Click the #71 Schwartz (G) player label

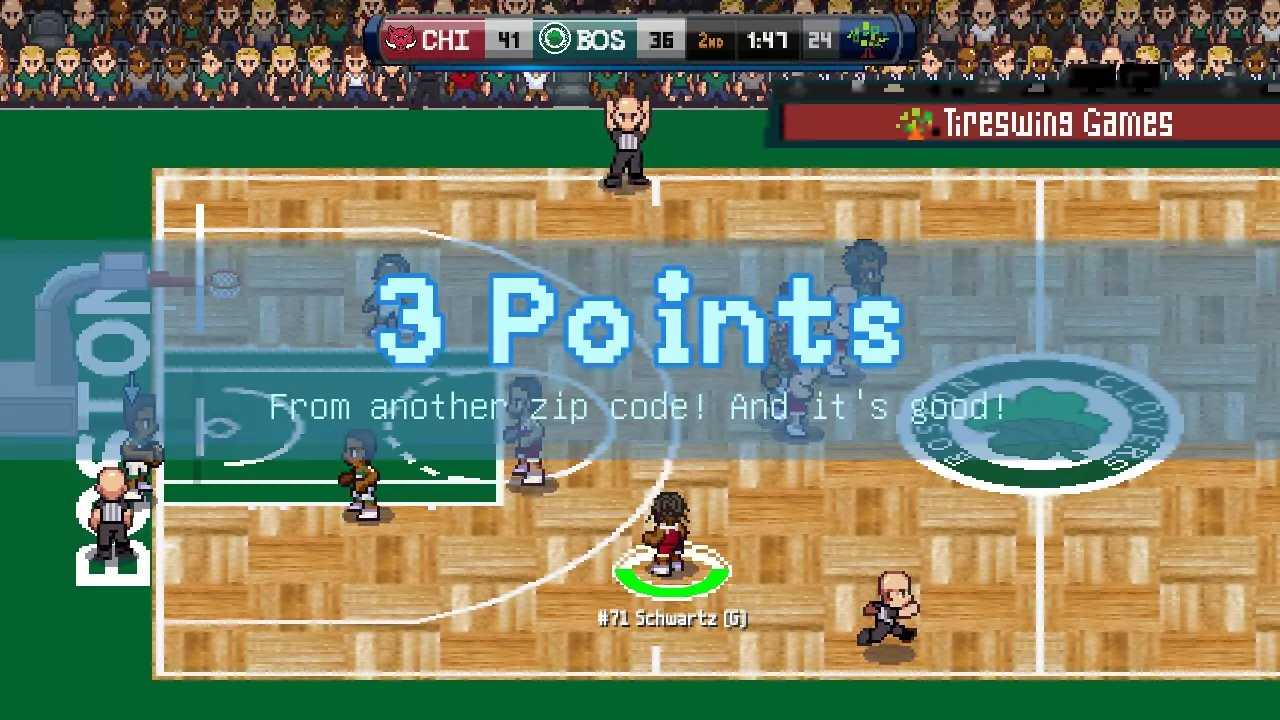pyautogui.click(x=672, y=619)
